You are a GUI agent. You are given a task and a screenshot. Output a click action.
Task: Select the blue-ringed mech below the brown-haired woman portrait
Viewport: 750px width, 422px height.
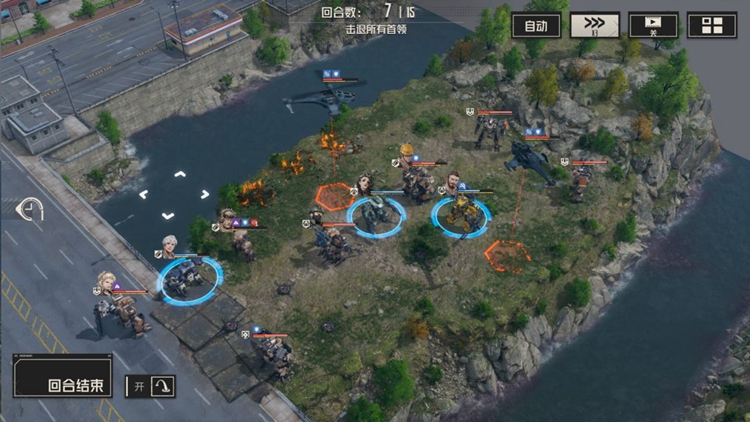pyautogui.click(x=375, y=215)
